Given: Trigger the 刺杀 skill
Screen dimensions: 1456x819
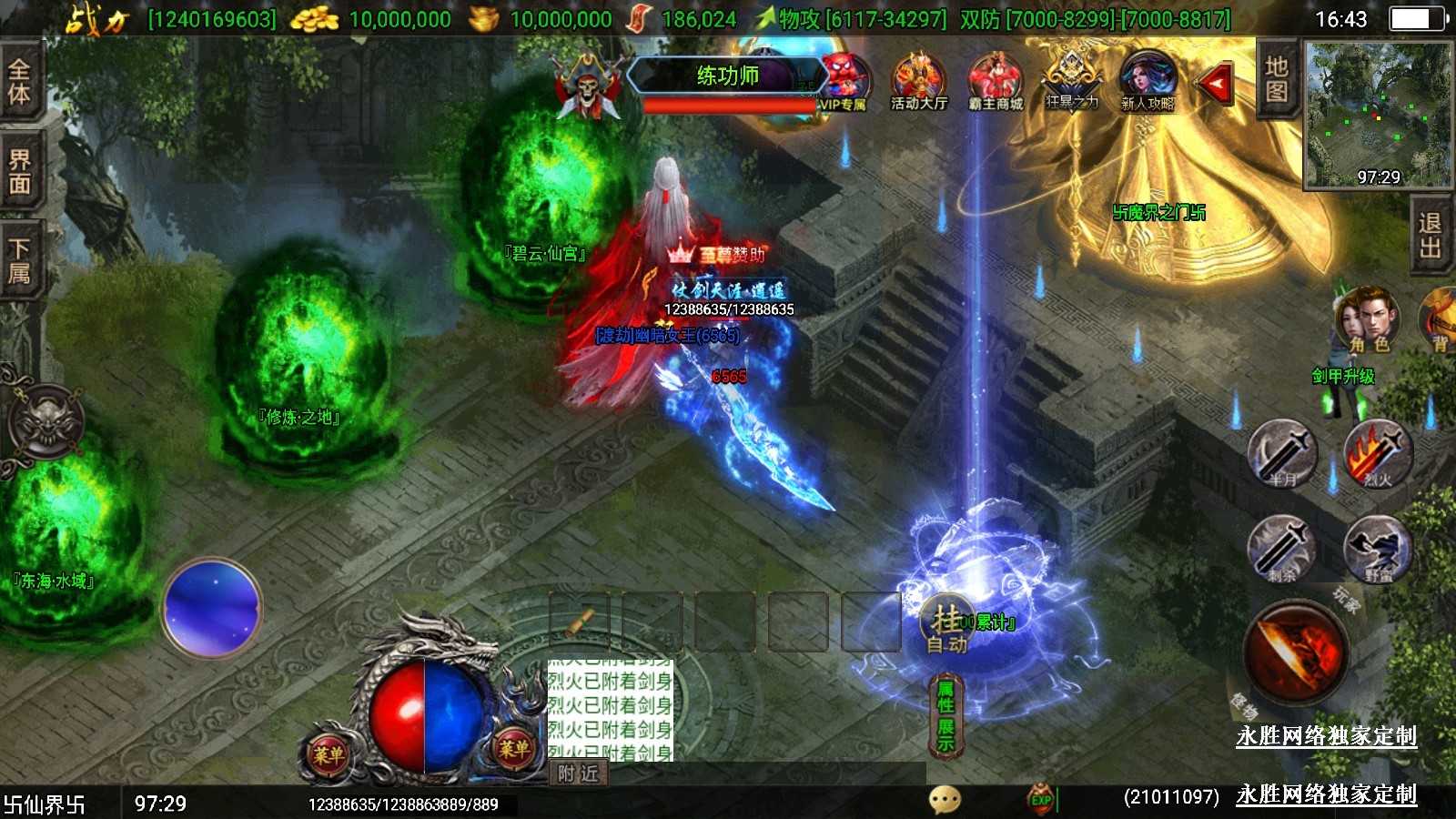Looking at the screenshot, I should tap(1282, 548).
